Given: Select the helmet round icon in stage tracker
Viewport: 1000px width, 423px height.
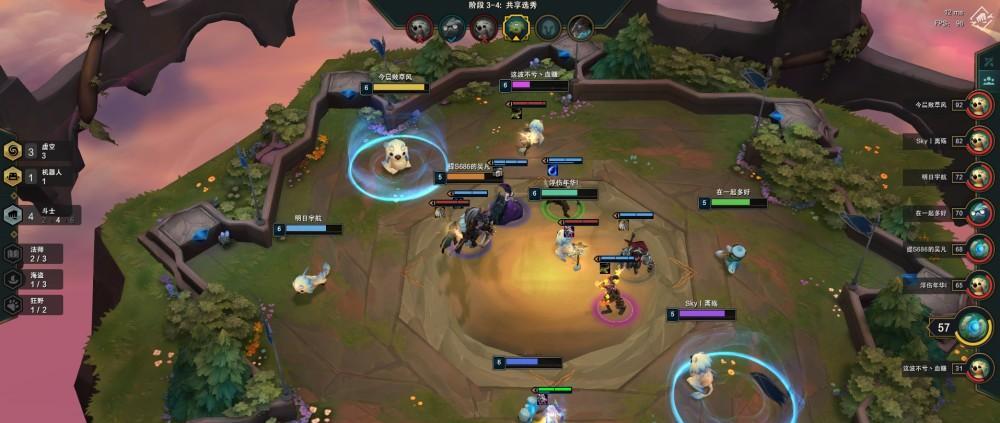Looking at the screenshot, I should [548, 27].
